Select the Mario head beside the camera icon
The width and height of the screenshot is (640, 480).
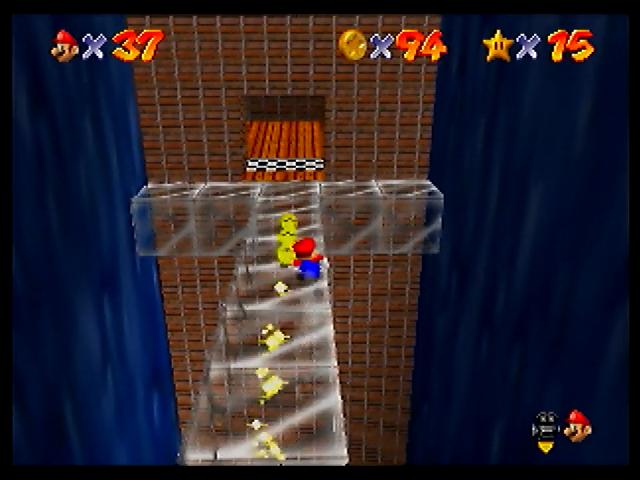(577, 426)
